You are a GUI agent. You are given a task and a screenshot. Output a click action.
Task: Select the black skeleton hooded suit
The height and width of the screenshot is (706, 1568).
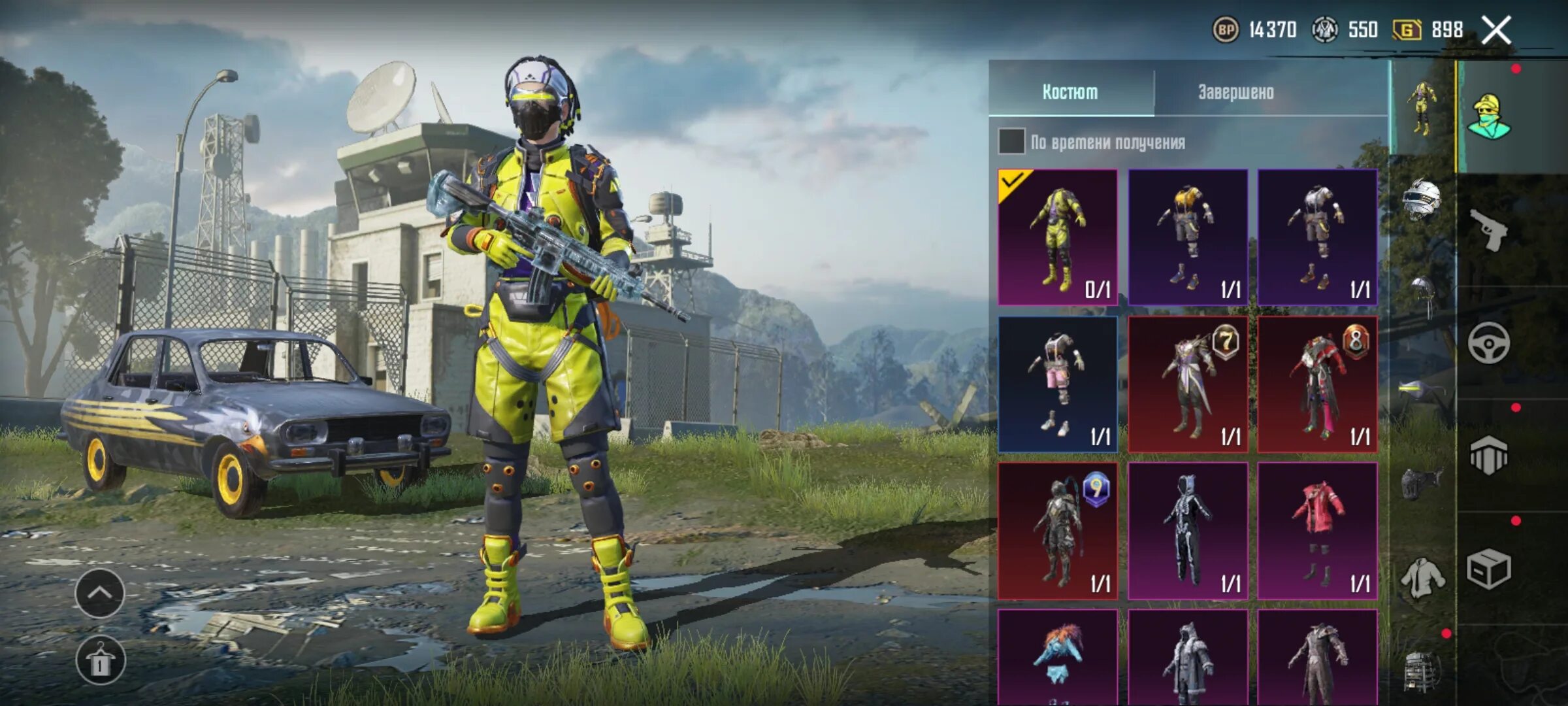[1187, 531]
